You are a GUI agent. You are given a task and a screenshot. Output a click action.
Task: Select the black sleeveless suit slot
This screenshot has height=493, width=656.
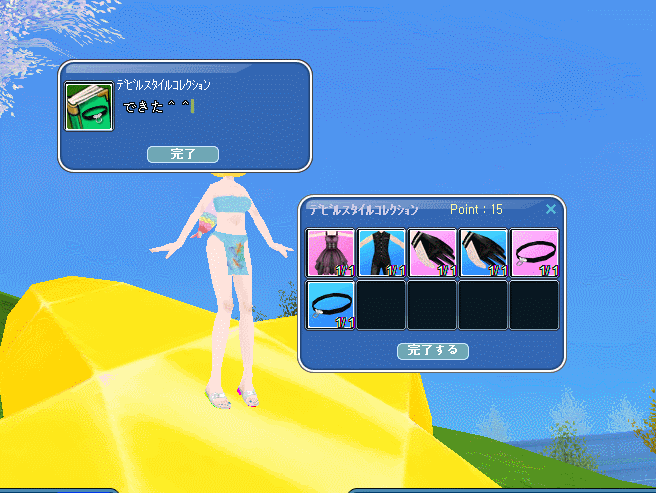pyautogui.click(x=382, y=253)
